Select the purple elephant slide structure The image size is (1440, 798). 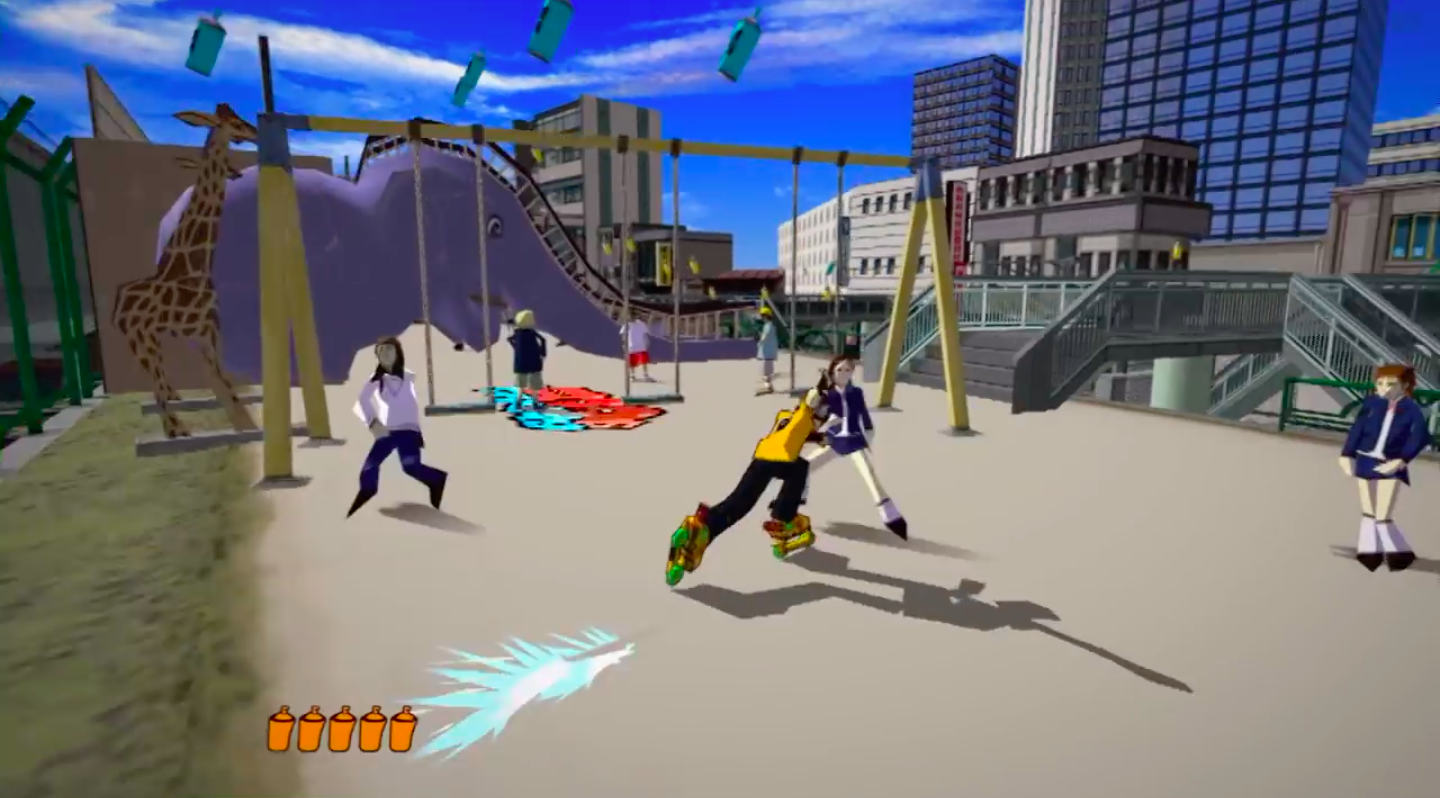coord(420,250)
